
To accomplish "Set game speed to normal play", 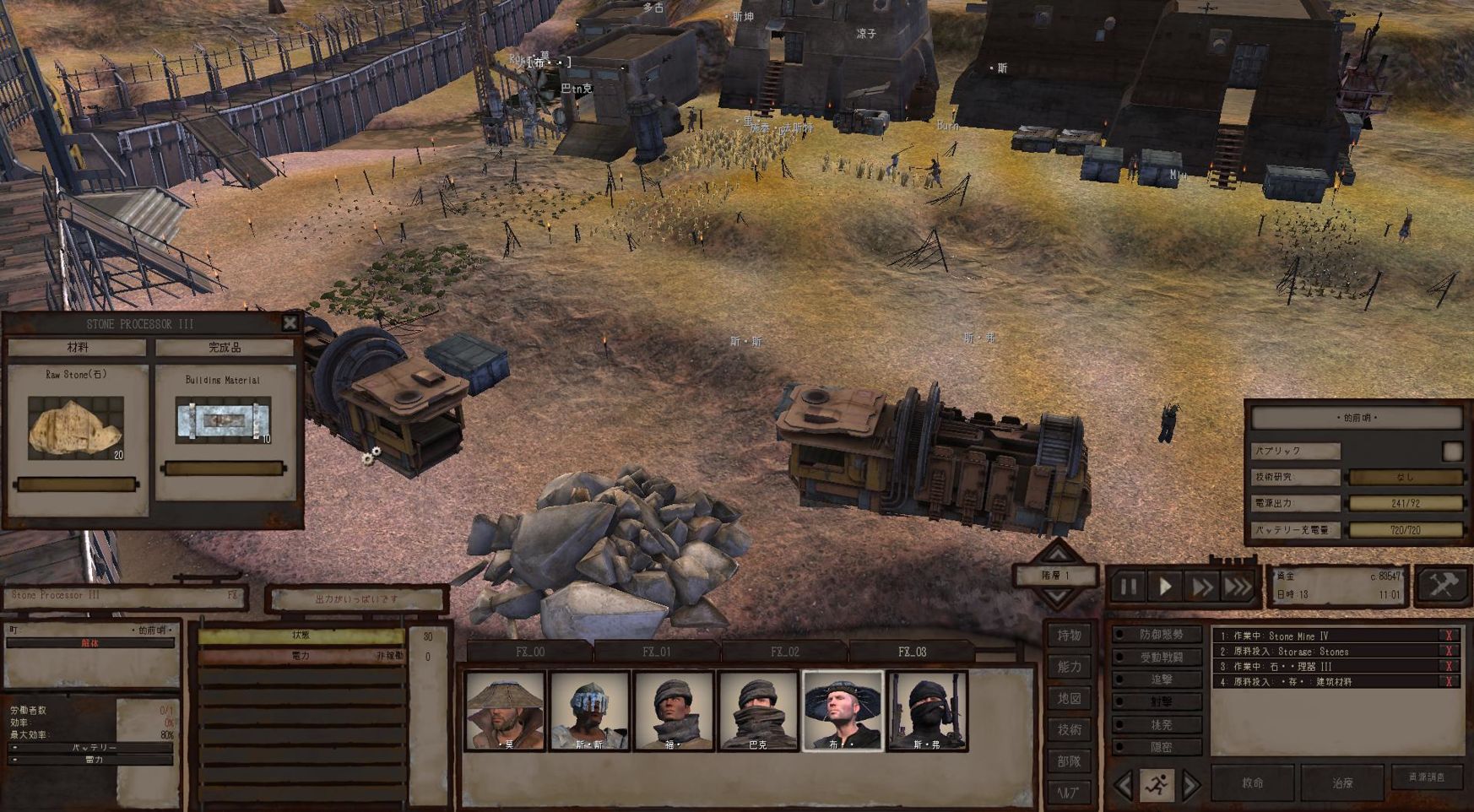I will (x=1166, y=586).
